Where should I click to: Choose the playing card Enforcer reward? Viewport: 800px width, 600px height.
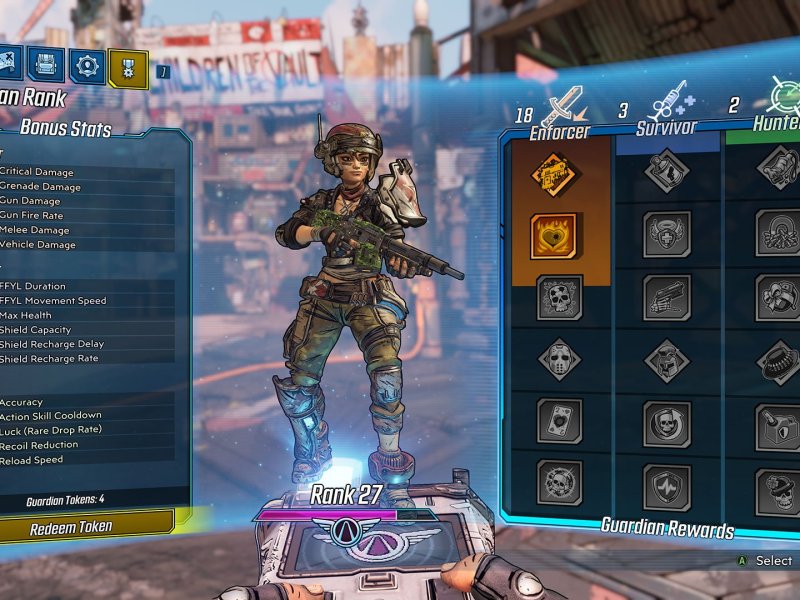click(x=558, y=421)
